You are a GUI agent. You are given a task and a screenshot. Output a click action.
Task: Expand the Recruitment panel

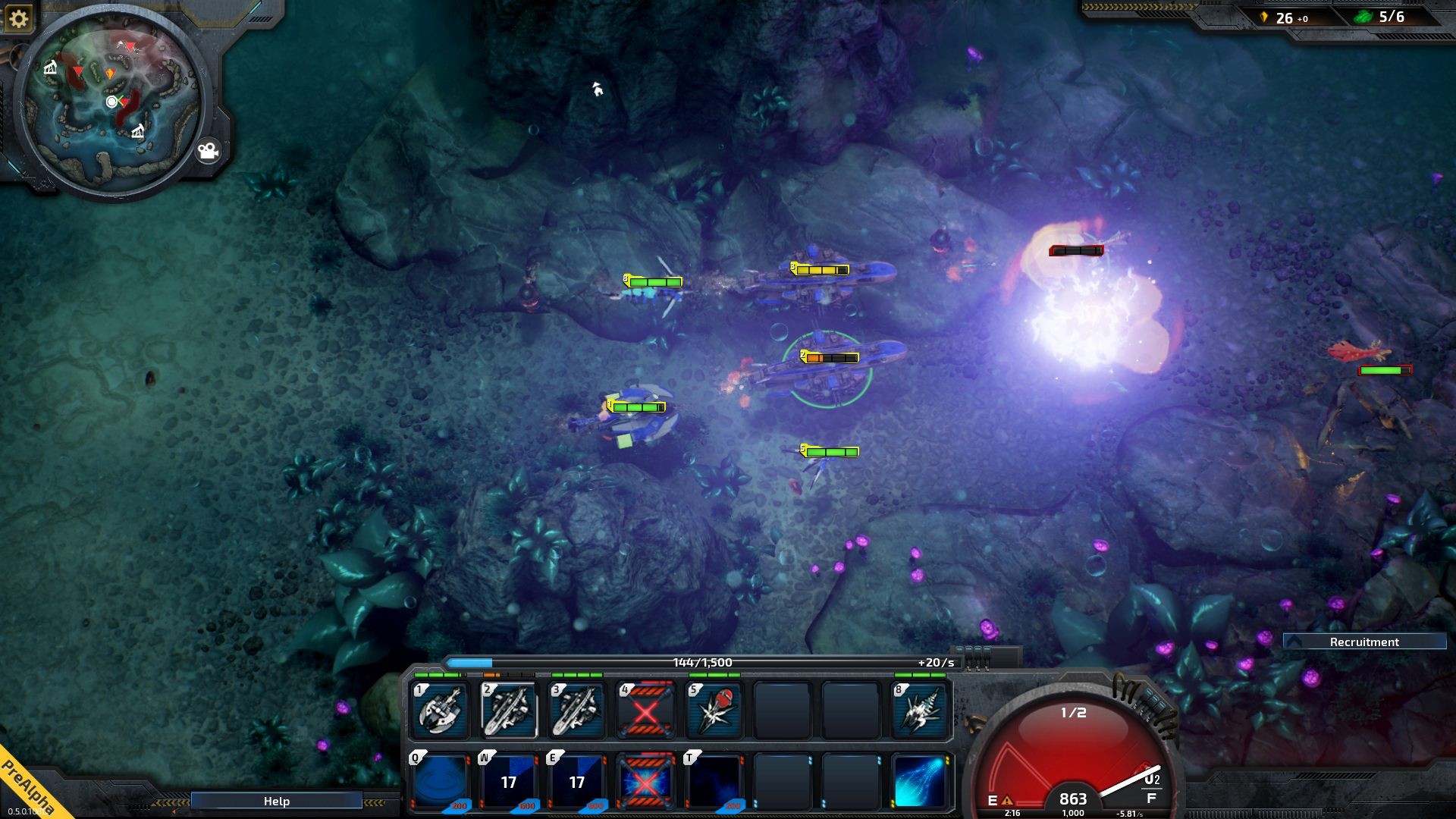[1363, 642]
